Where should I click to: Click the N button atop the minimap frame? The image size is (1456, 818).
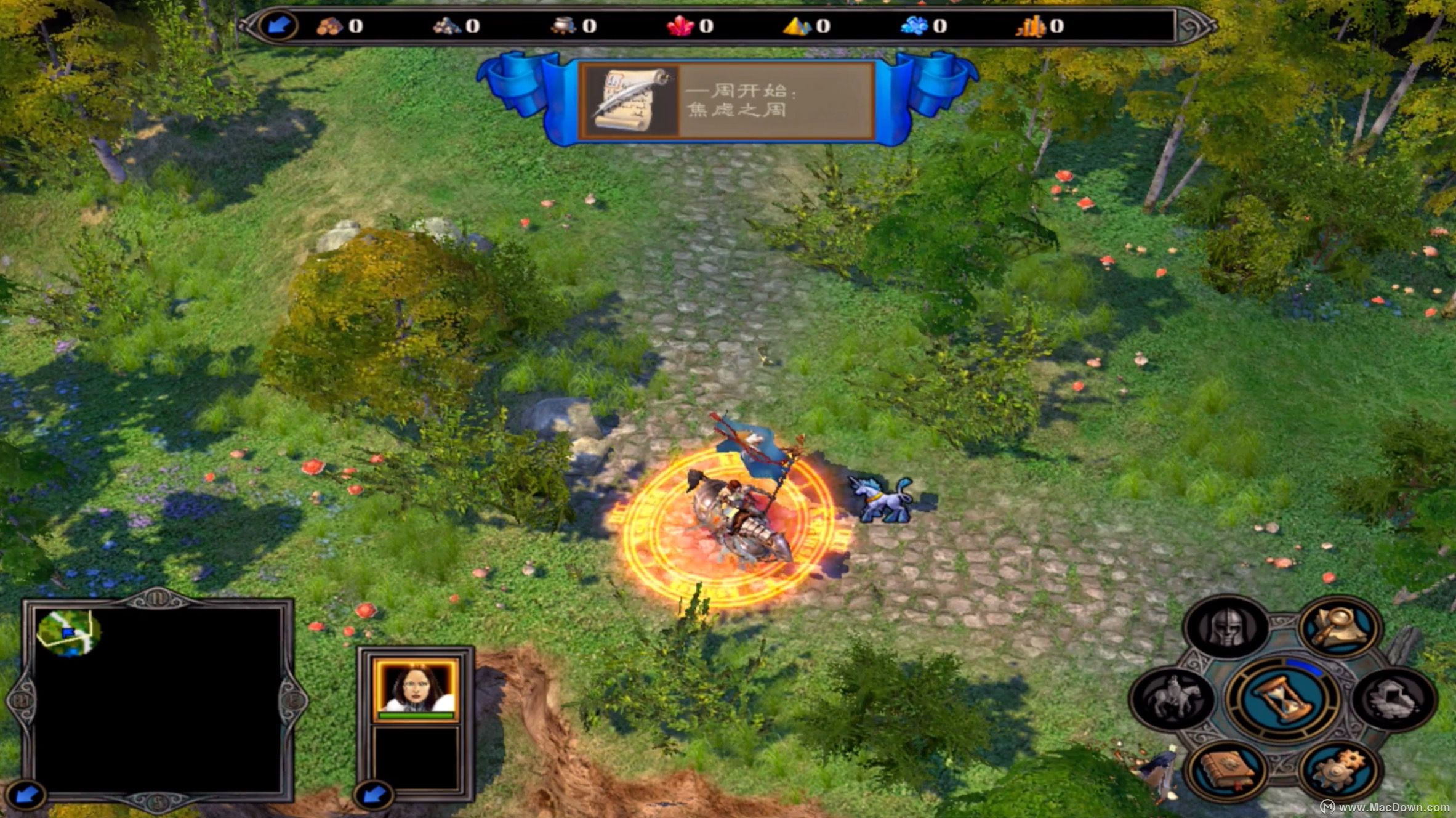tap(158, 597)
